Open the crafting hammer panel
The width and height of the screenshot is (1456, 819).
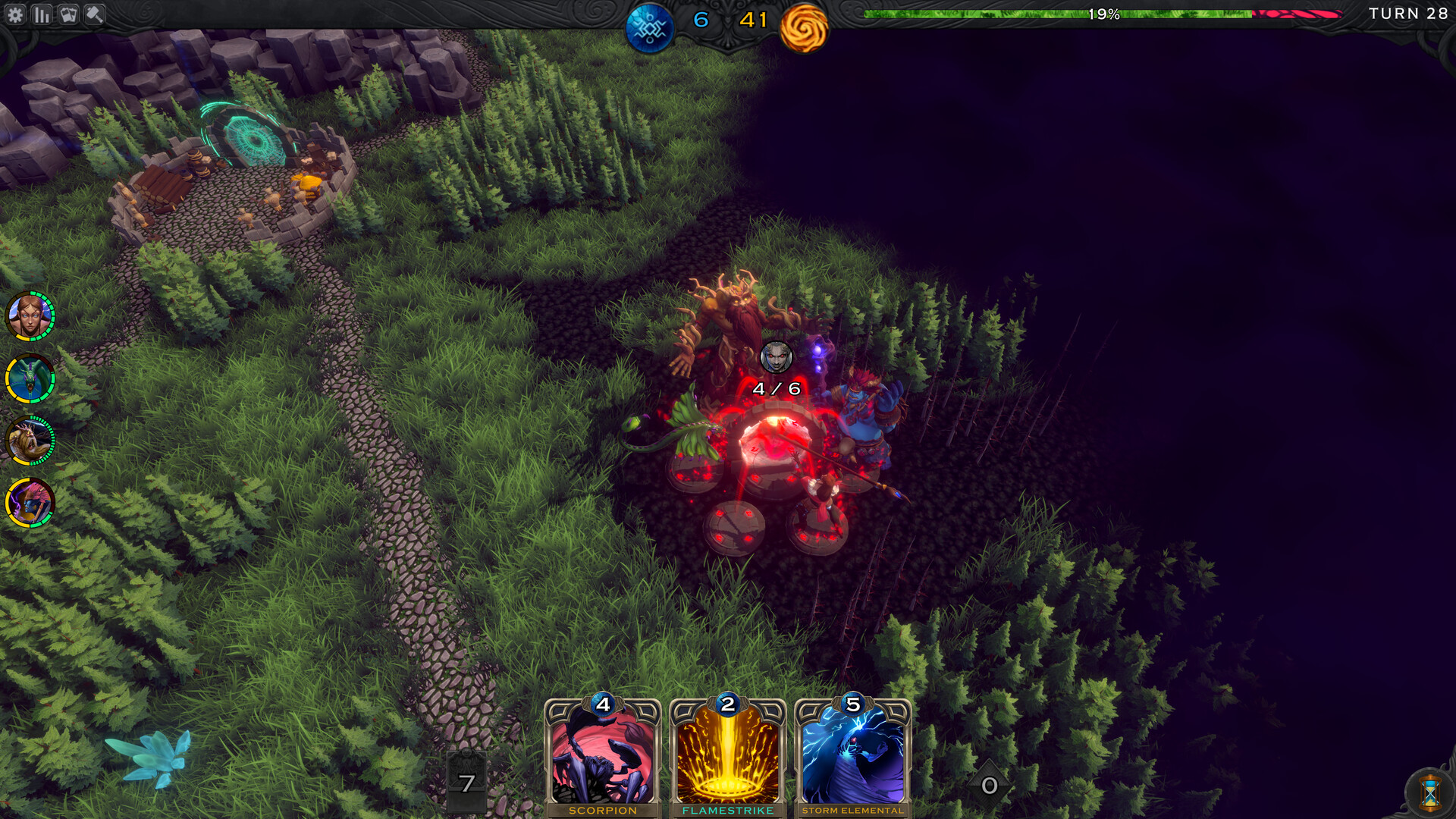pyautogui.click(x=96, y=13)
